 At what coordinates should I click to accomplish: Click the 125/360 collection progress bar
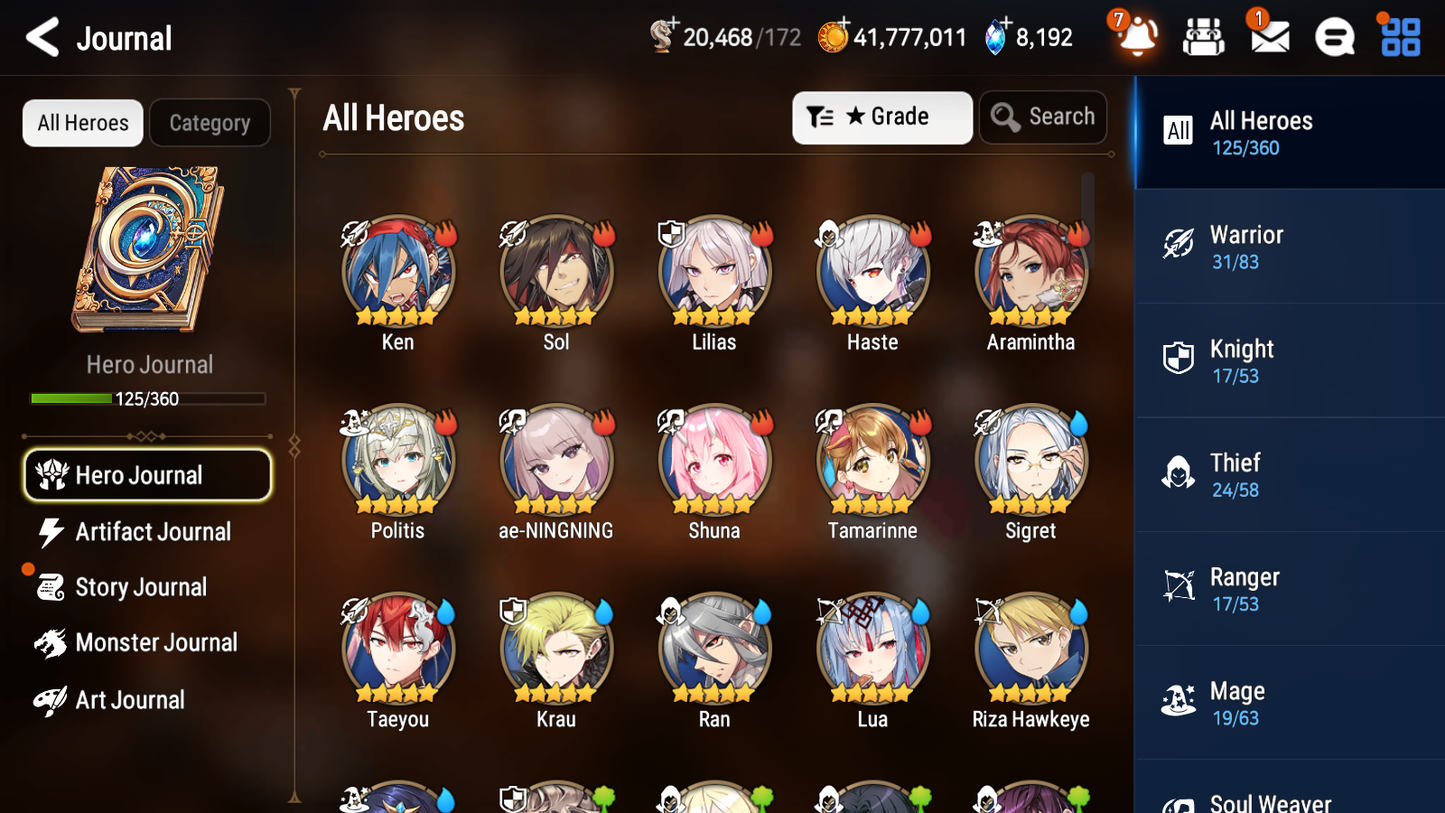[x=149, y=398]
